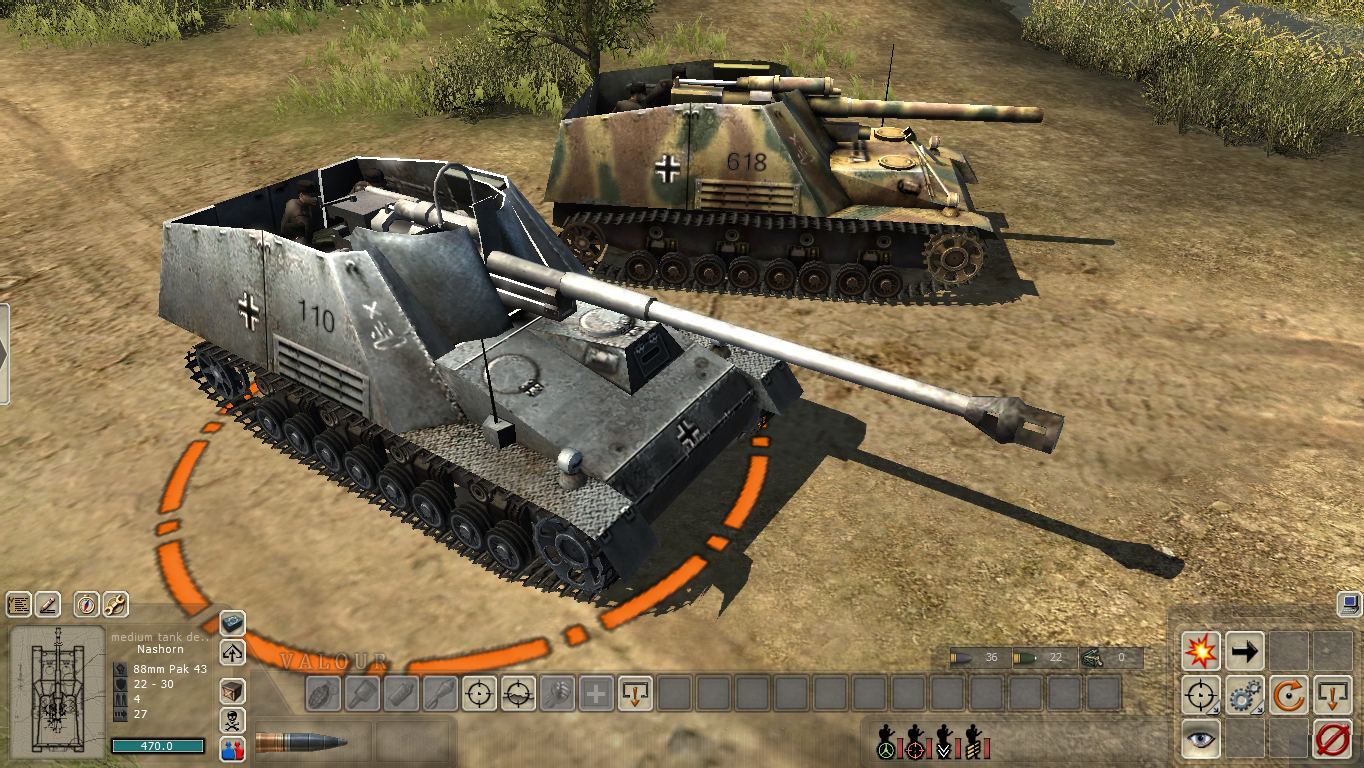
Task: Open the compass map icon
Action: [x=87, y=605]
